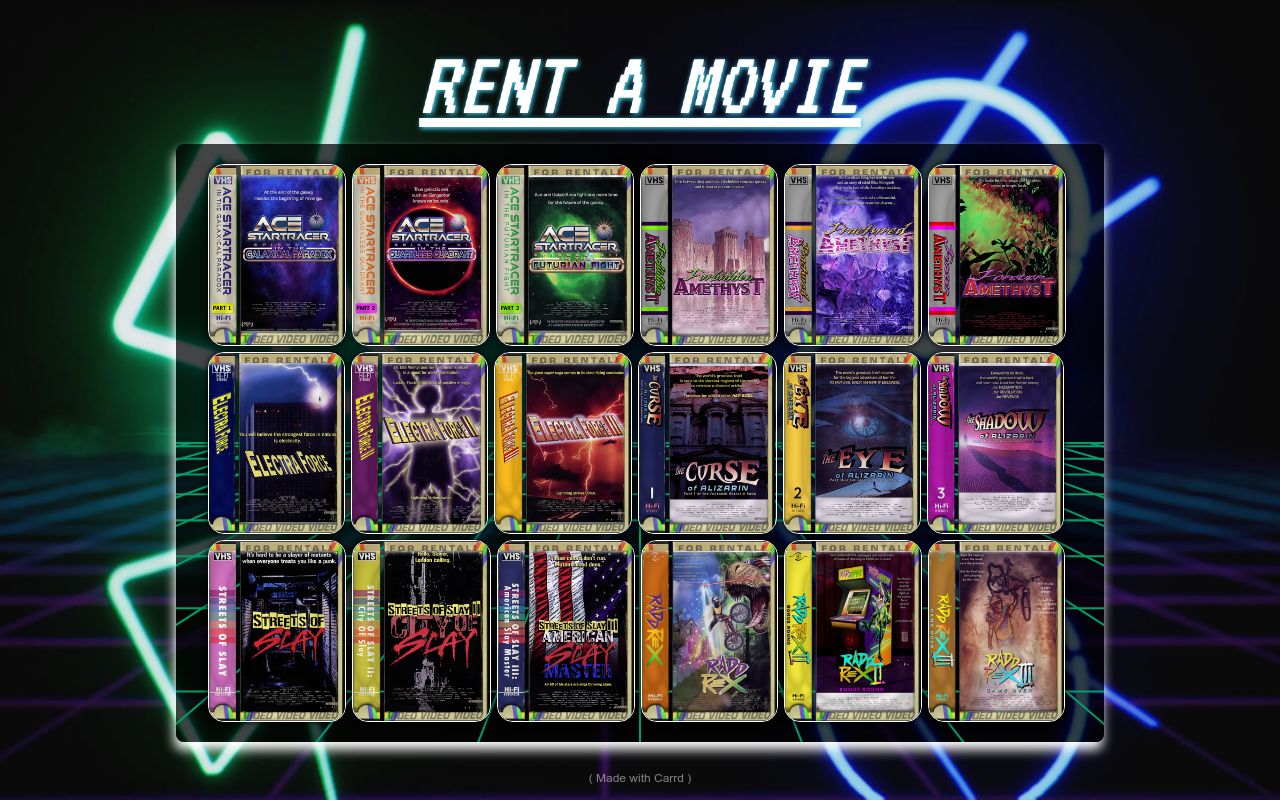Click the Electra Force III tape

click(x=565, y=442)
